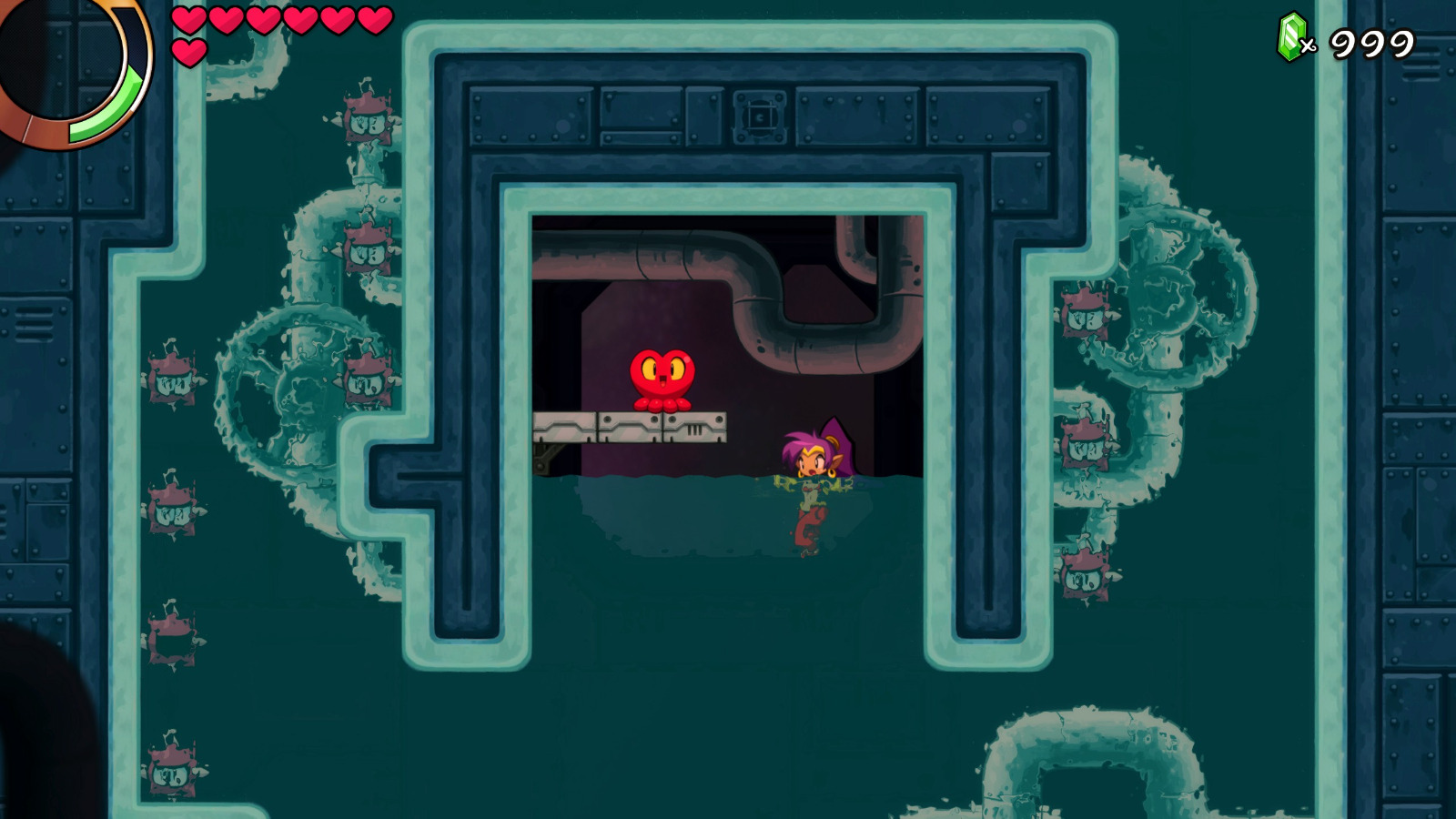1456x819 pixels.
Task: Click the red octopus creature on the platform
Action: 663,377
